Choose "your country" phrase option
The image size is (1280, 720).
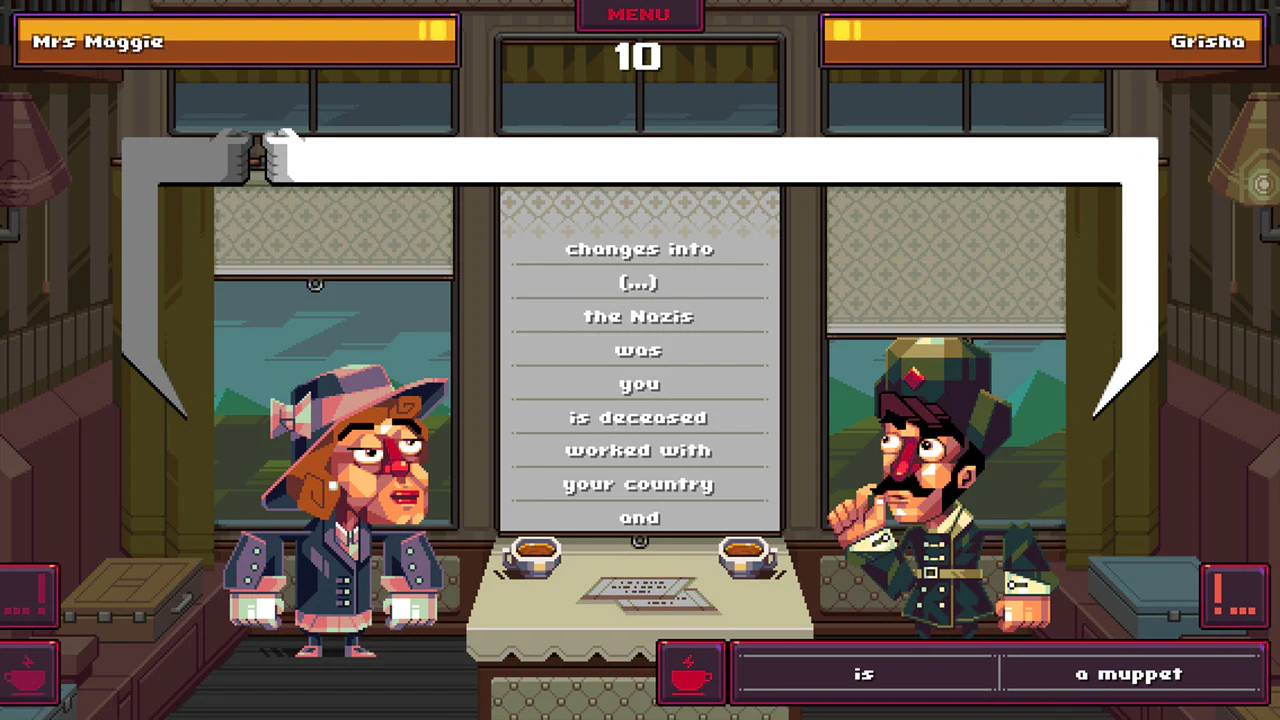point(639,484)
